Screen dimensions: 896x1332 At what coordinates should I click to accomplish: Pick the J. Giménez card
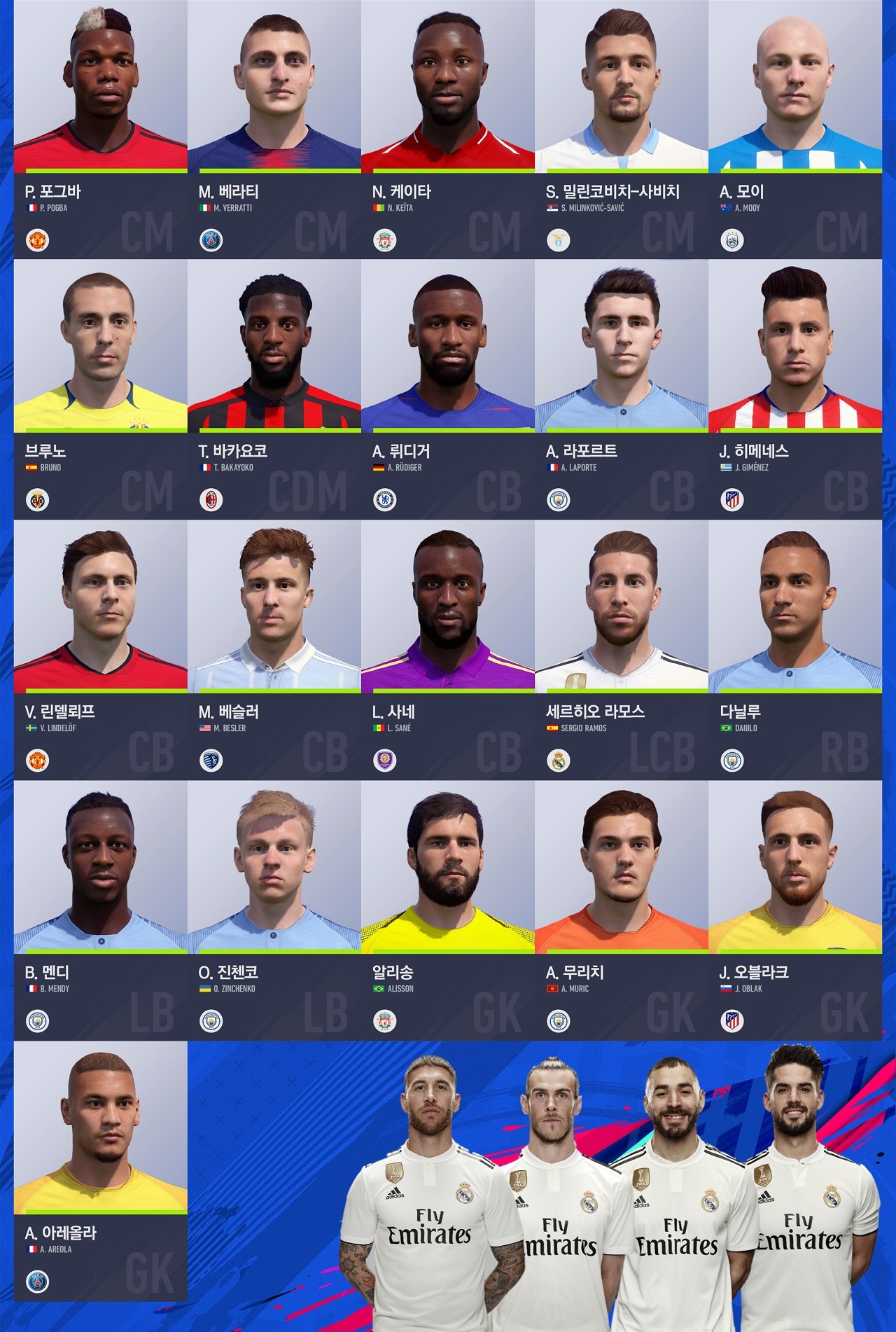pyautogui.click(x=794, y=389)
